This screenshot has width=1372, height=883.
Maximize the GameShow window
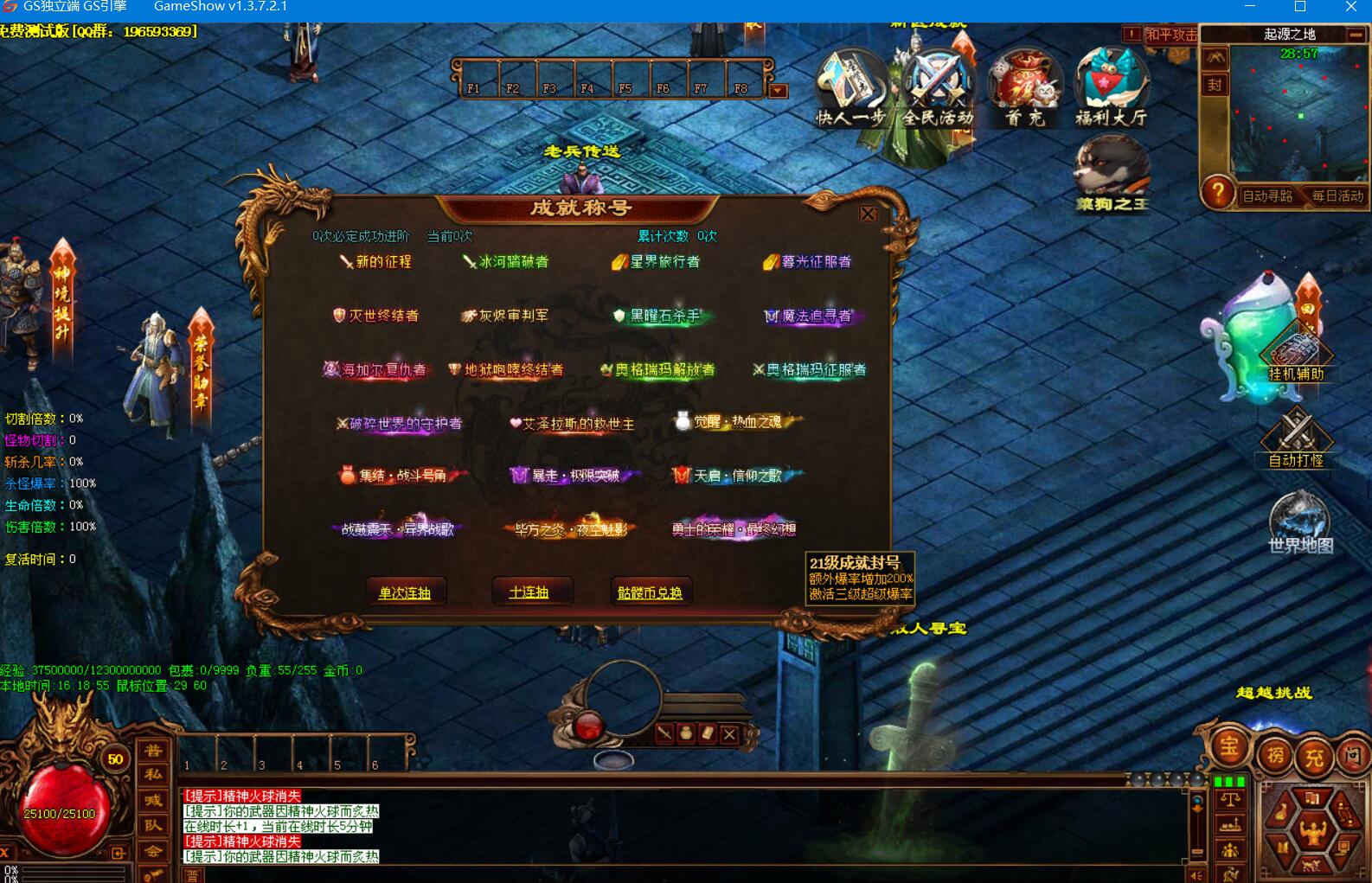[1299, 7]
